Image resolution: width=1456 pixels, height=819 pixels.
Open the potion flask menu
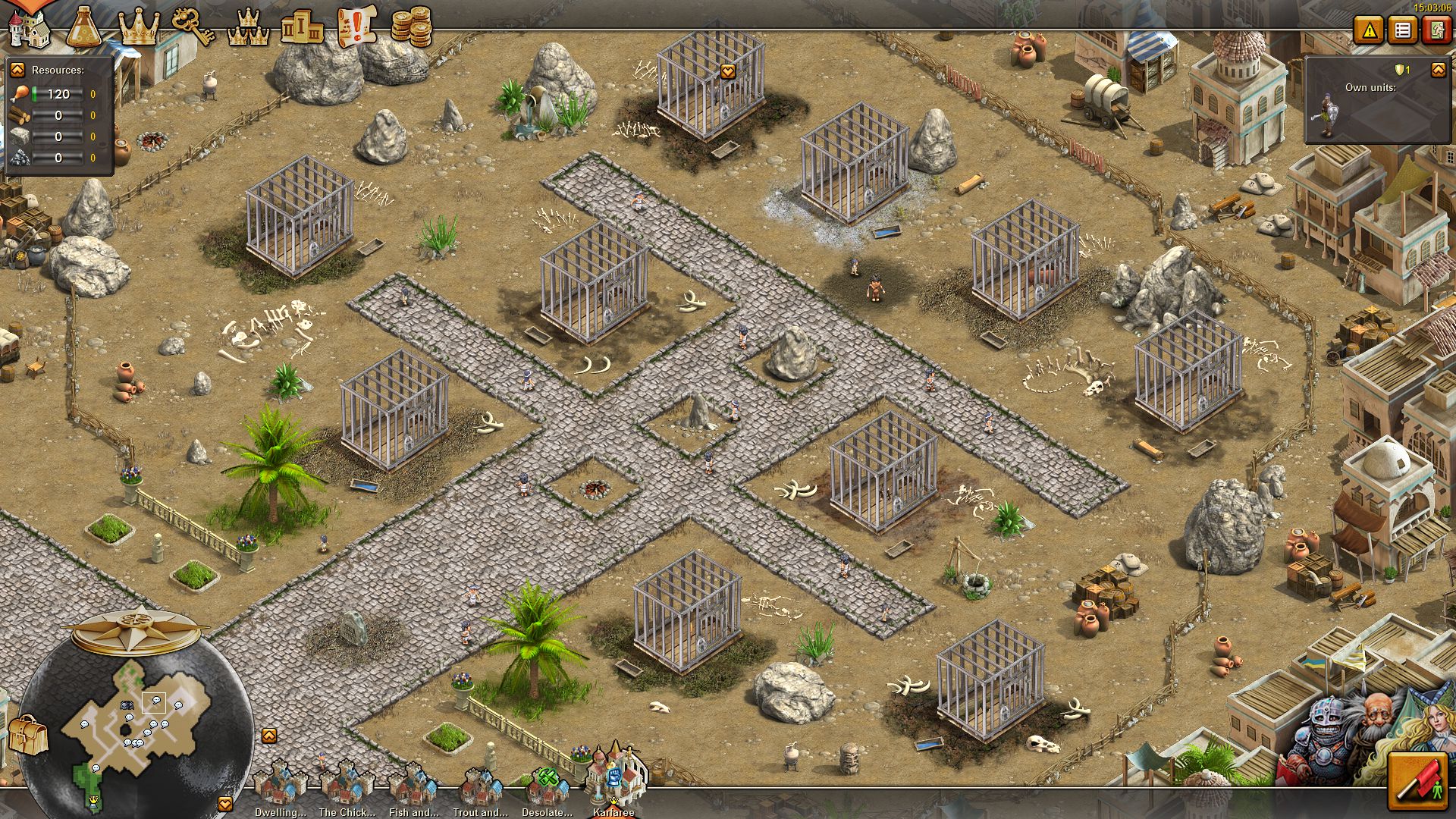pos(83,27)
